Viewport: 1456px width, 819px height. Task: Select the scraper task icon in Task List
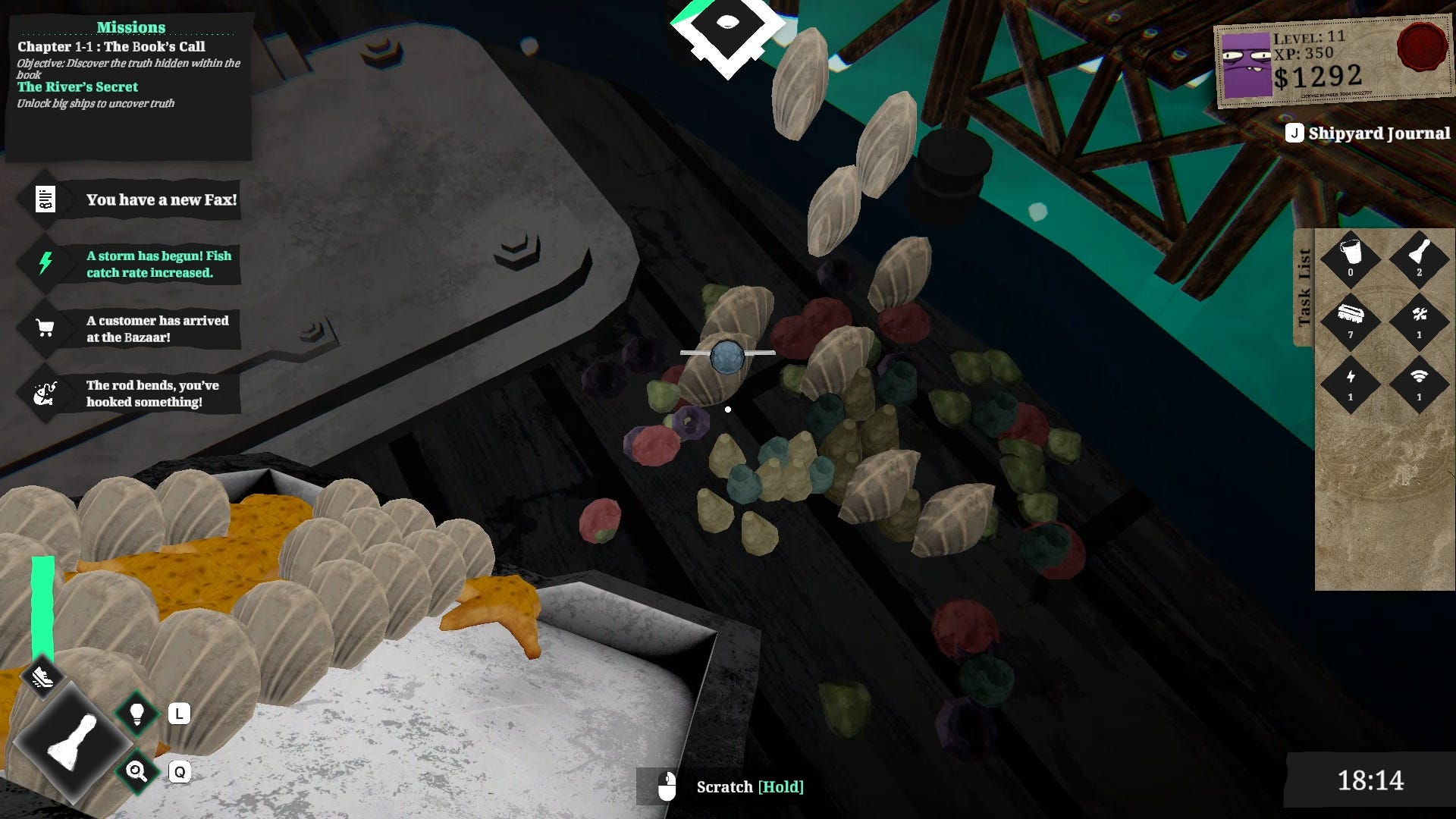[x=1419, y=256]
